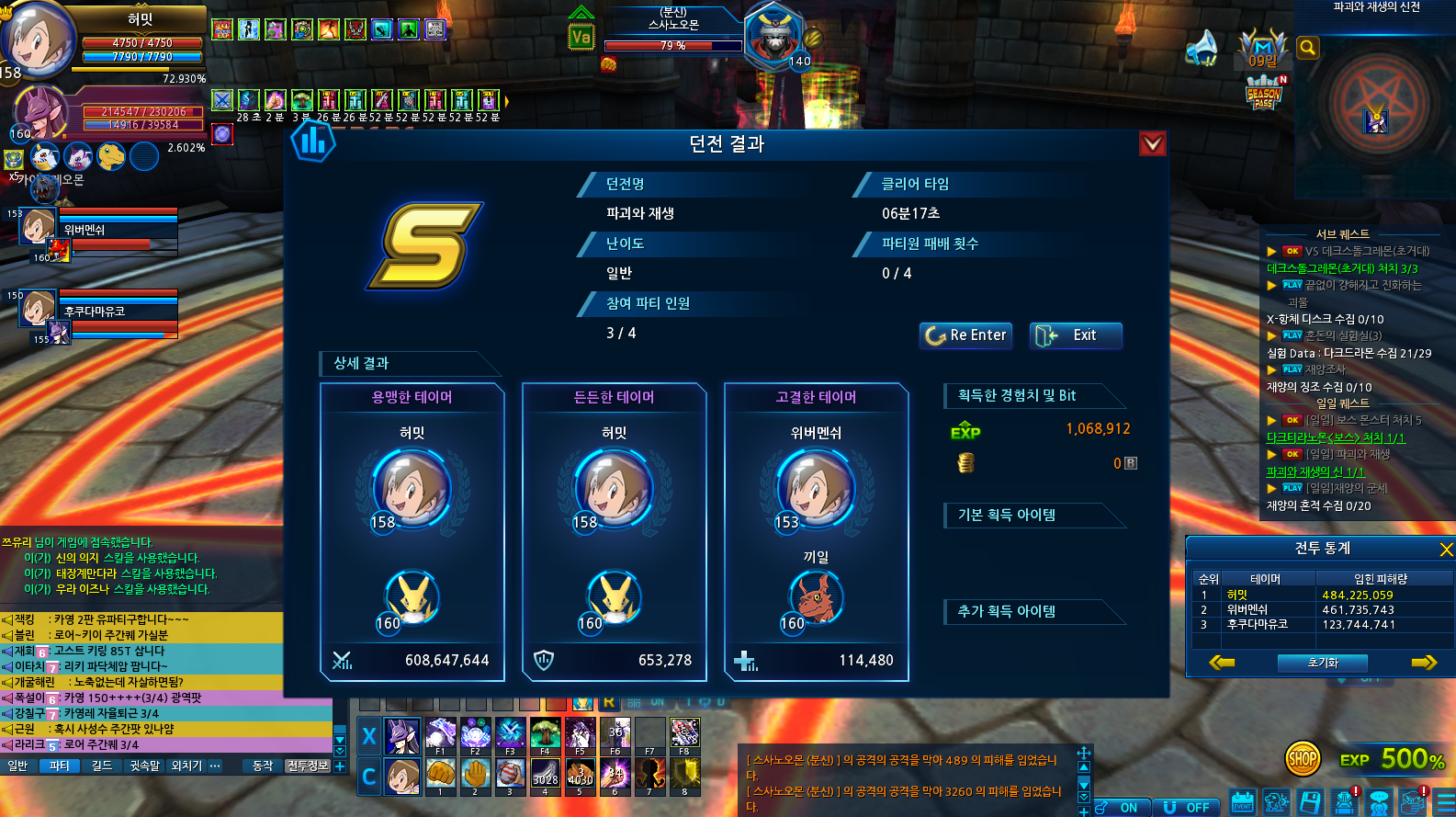Open the 귓속말 whisper chat tab

[x=144, y=766]
